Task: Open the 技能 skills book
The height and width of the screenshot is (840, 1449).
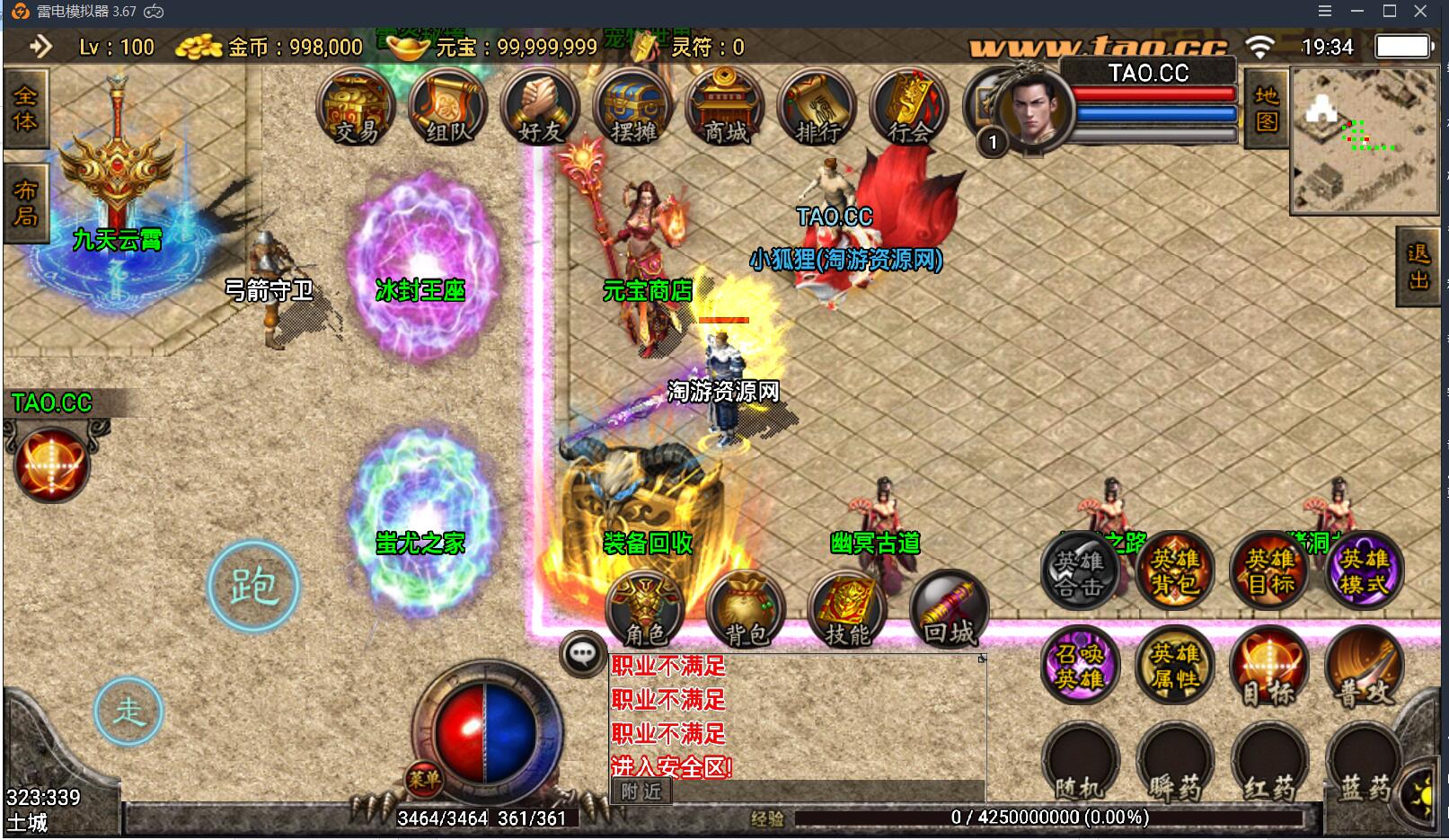Action: click(x=848, y=609)
